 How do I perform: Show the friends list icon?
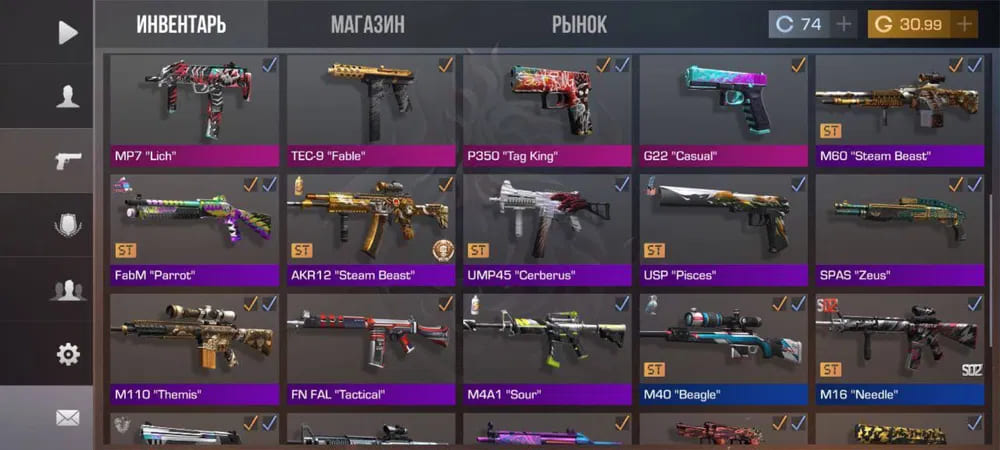[67, 290]
